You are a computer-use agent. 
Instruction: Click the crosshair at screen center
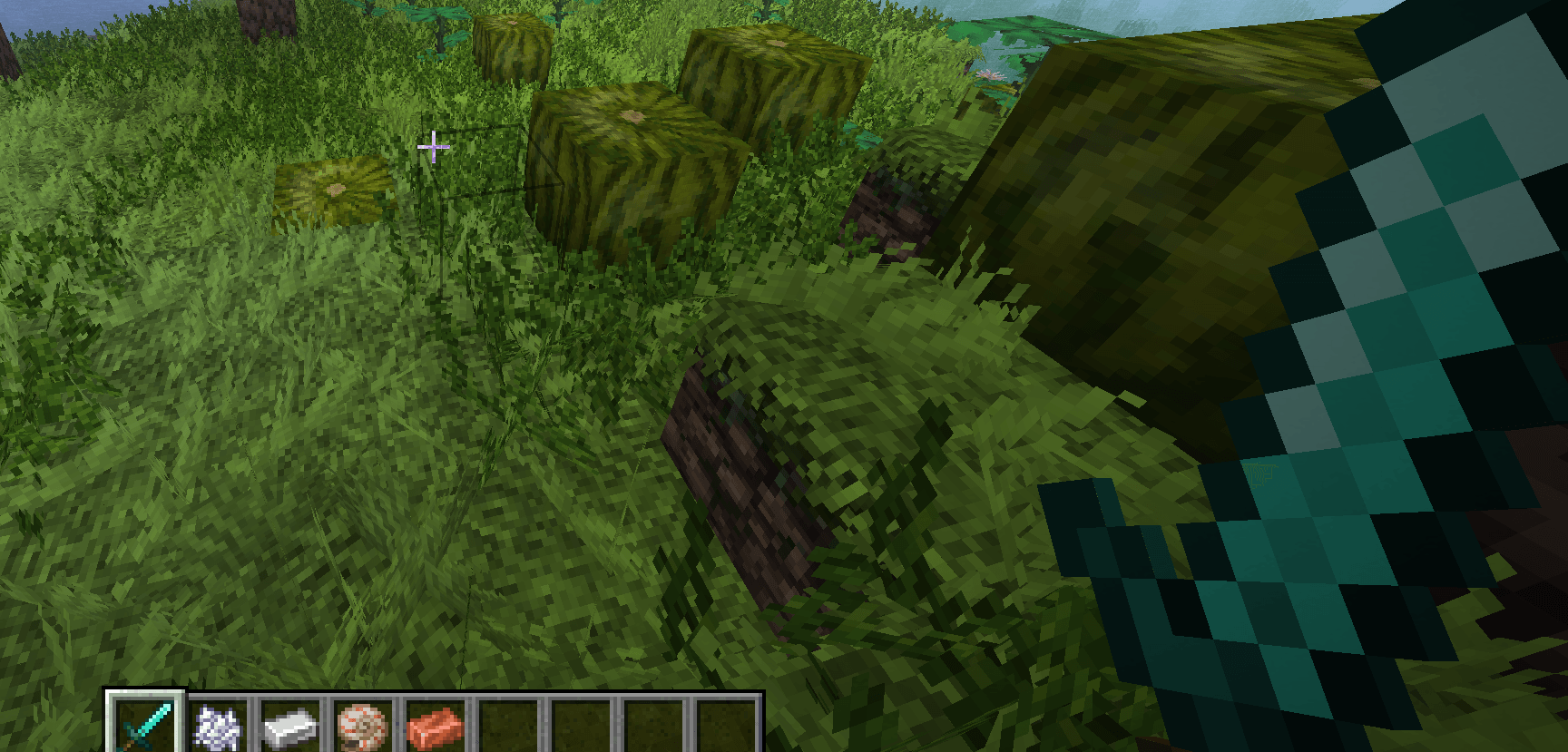(x=434, y=145)
